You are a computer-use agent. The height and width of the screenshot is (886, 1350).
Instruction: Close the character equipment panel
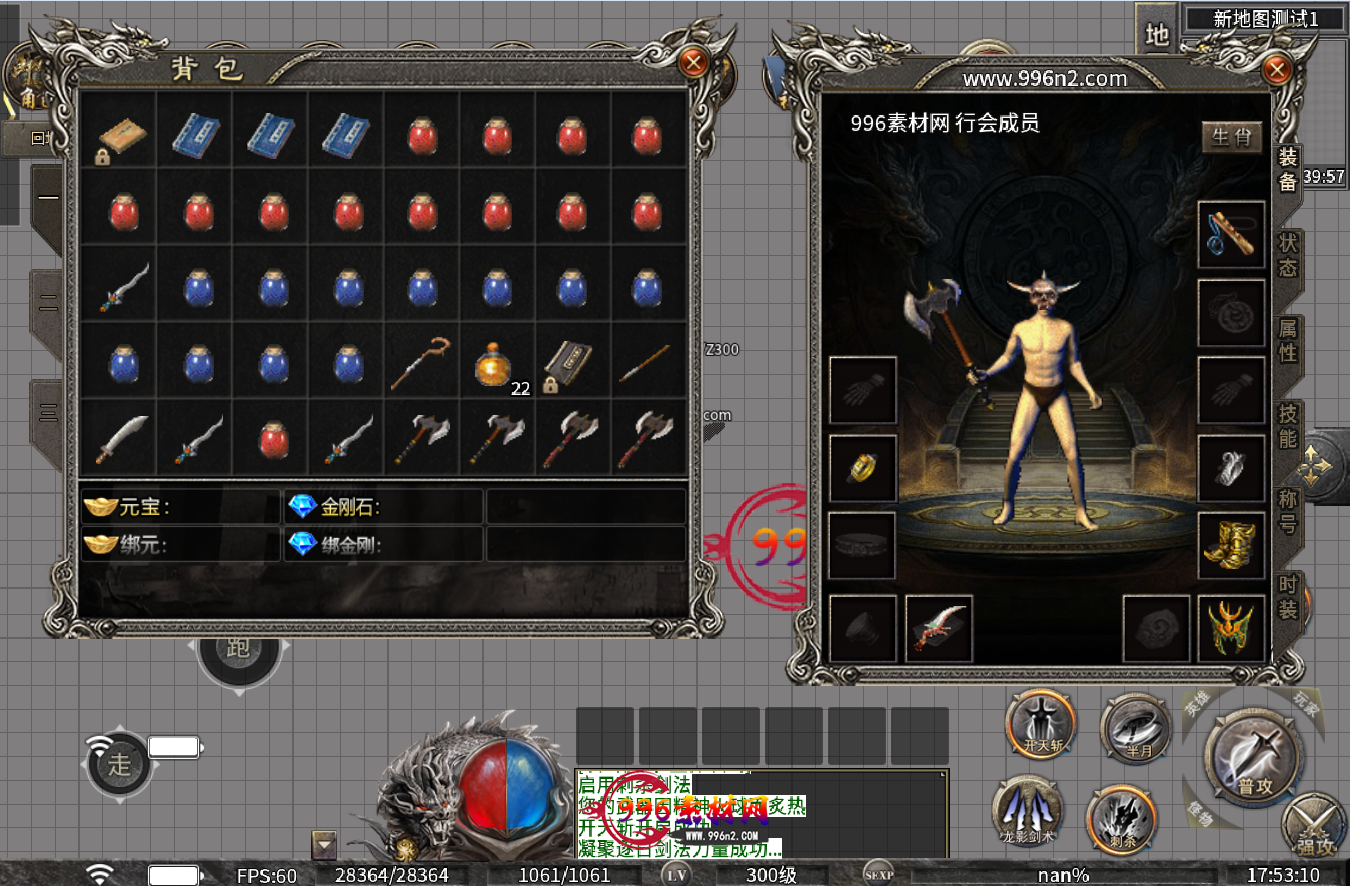point(1276,70)
